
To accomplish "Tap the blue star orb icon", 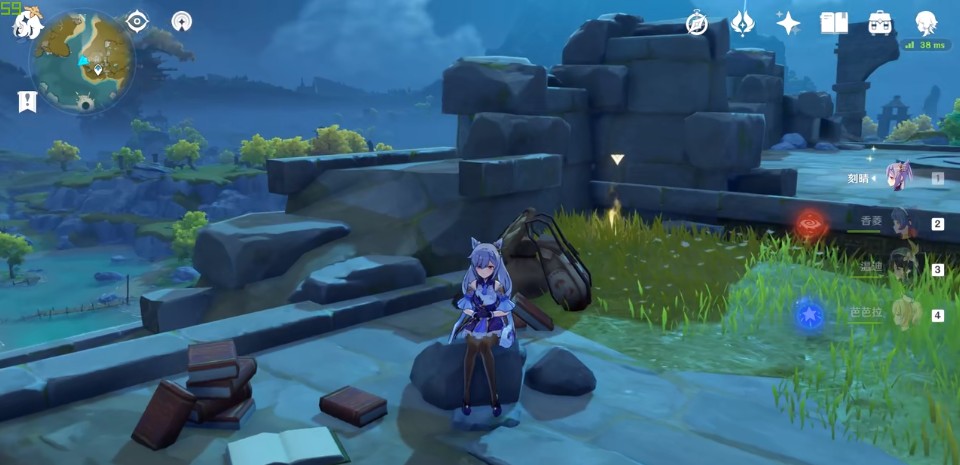I will coord(808,315).
